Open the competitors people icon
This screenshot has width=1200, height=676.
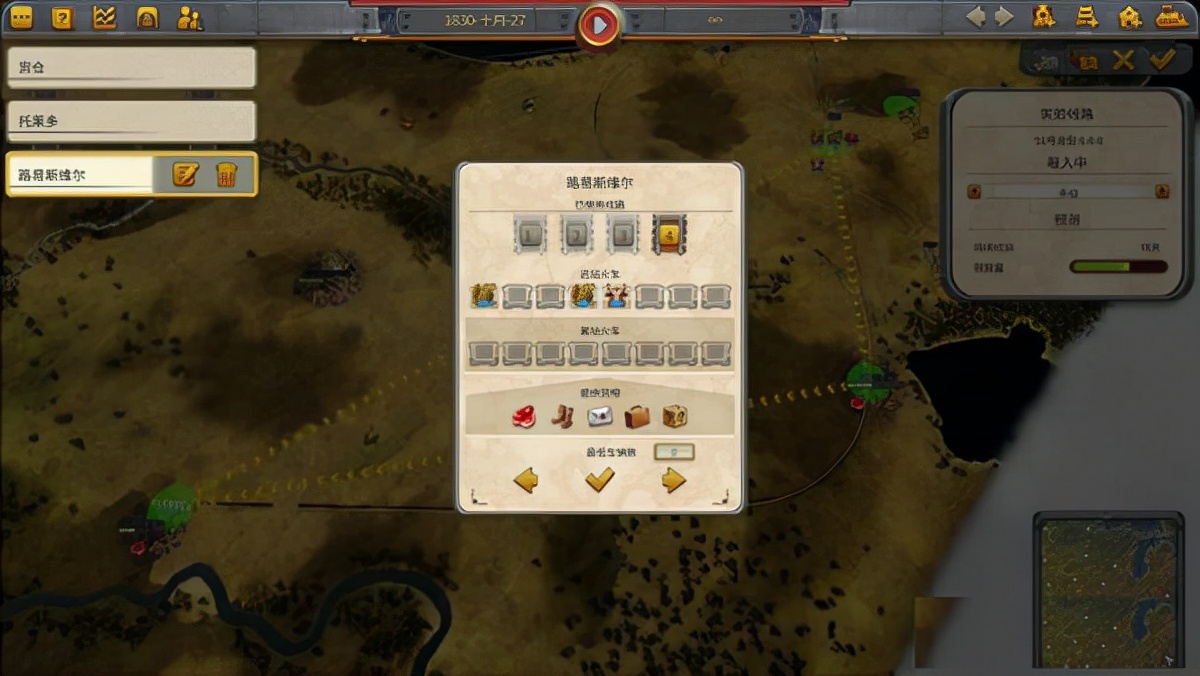[189, 17]
